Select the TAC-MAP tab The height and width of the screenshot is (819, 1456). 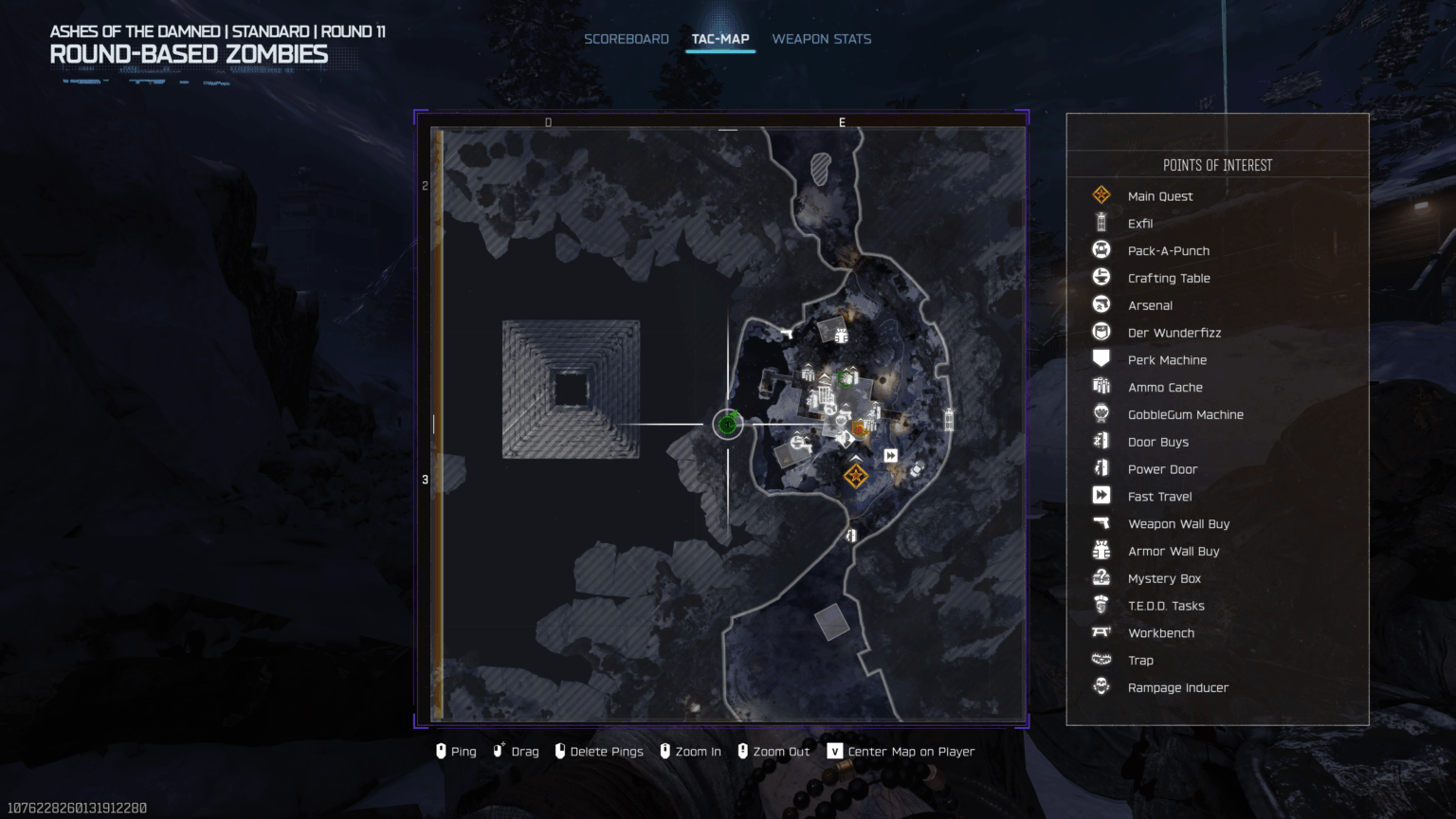(720, 39)
